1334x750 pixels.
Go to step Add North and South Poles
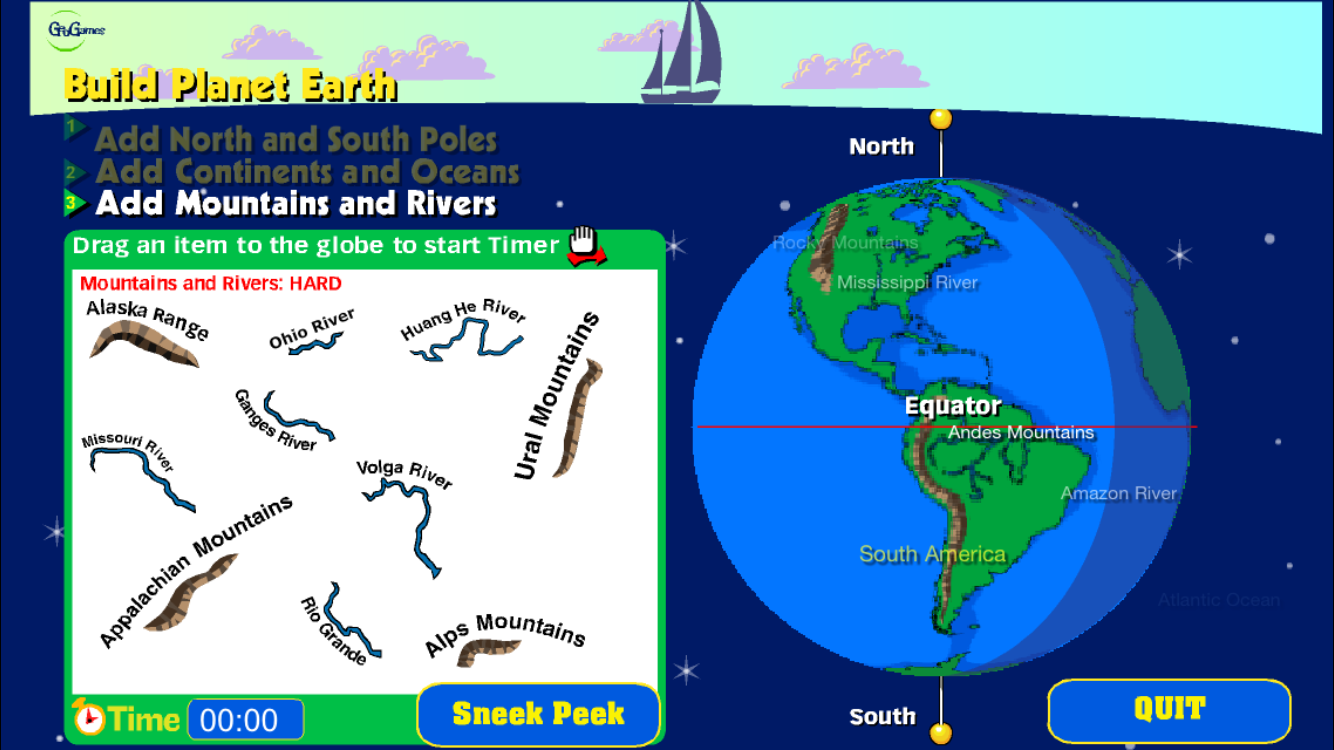point(295,139)
